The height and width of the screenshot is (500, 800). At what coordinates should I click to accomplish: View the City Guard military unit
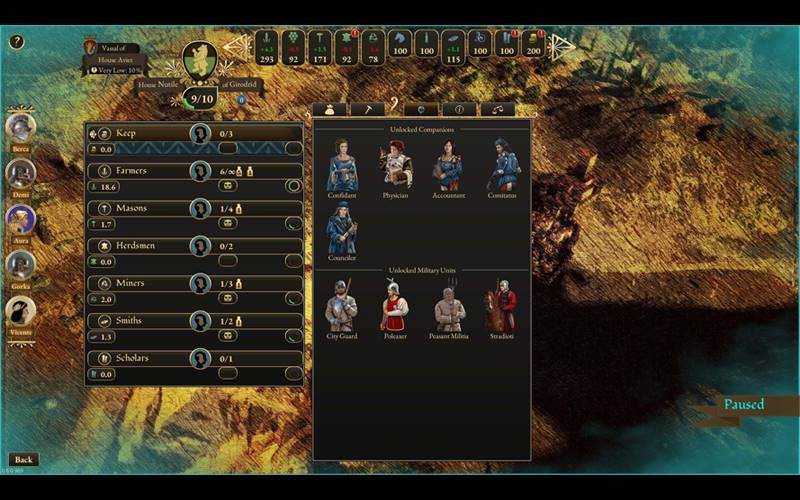[x=341, y=307]
